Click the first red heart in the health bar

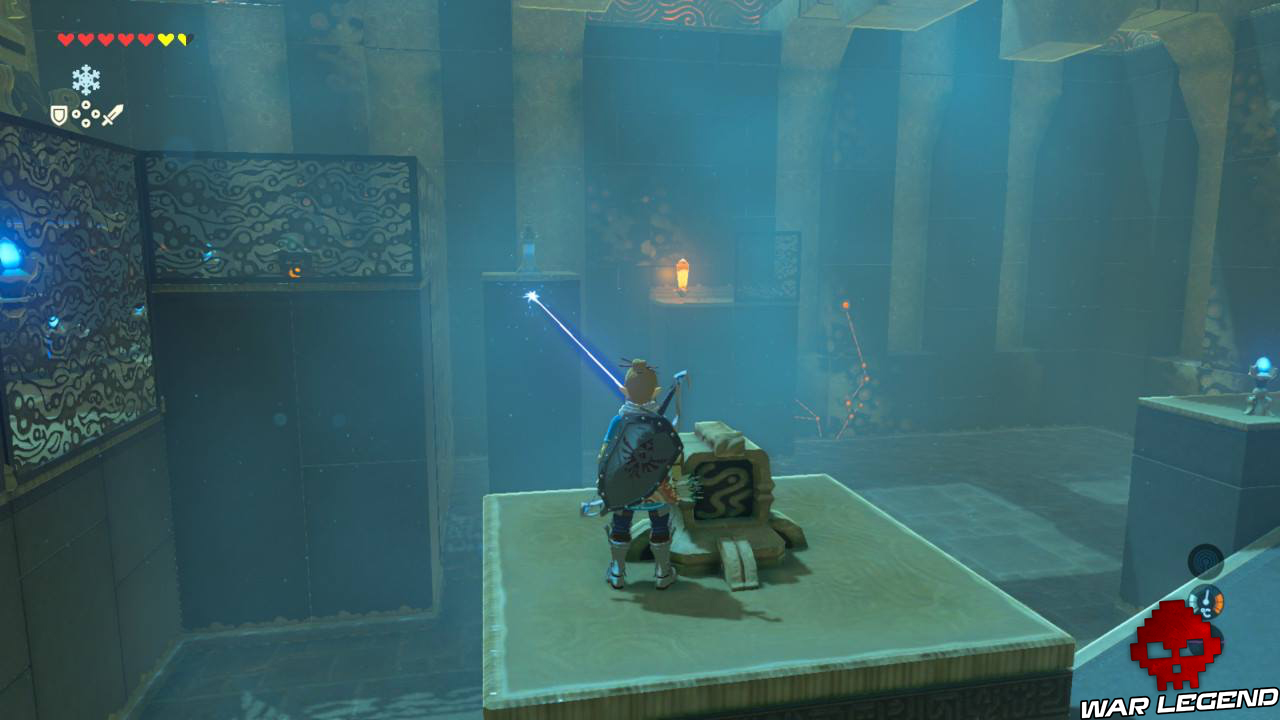click(x=64, y=38)
